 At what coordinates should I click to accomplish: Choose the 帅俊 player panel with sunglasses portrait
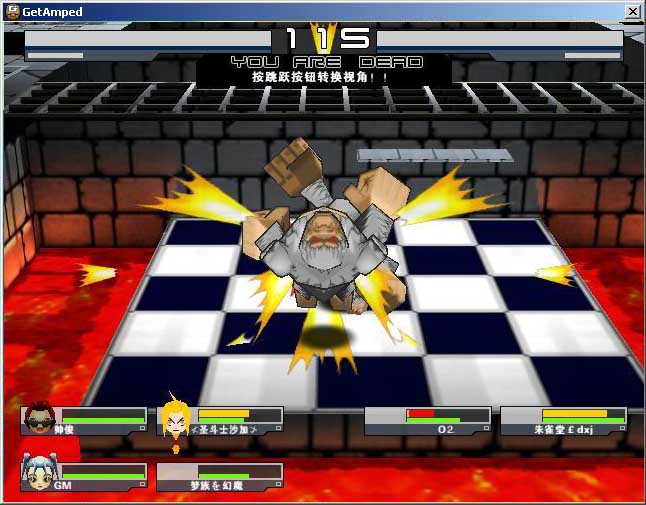tap(84, 420)
